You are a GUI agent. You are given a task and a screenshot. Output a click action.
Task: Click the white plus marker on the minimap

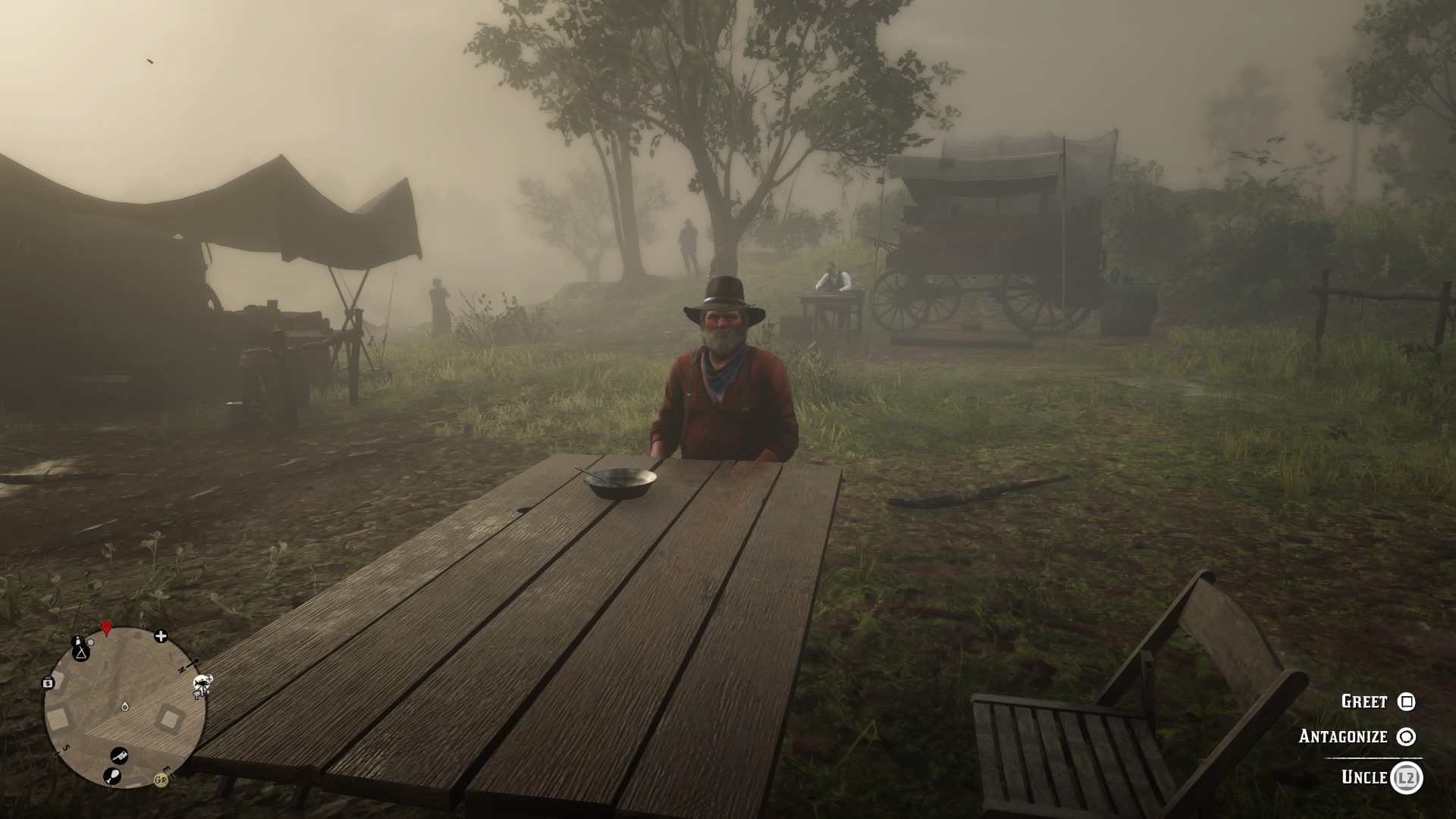(161, 636)
